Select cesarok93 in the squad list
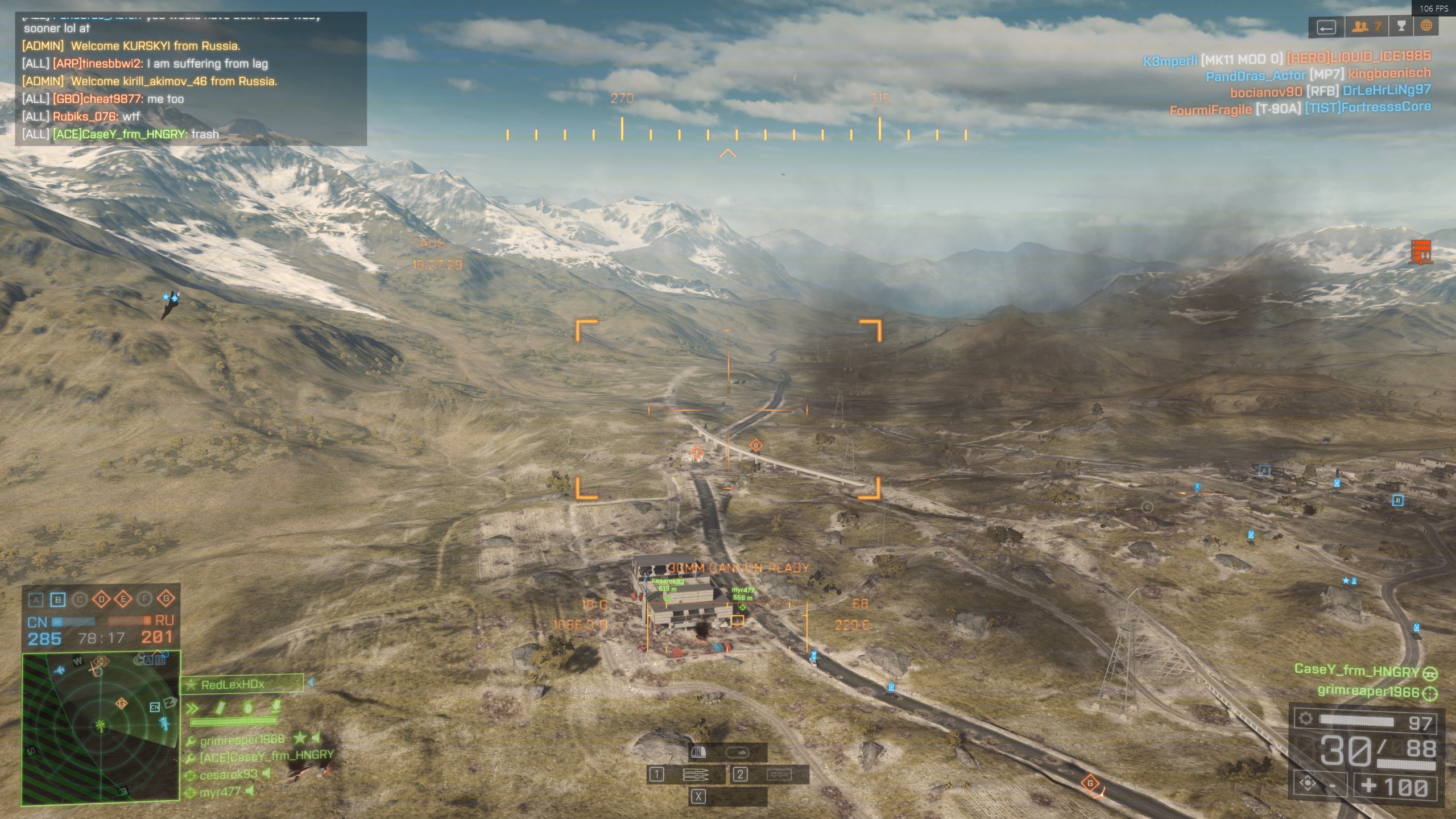The width and height of the screenshot is (1456, 819). pyautogui.click(x=229, y=775)
